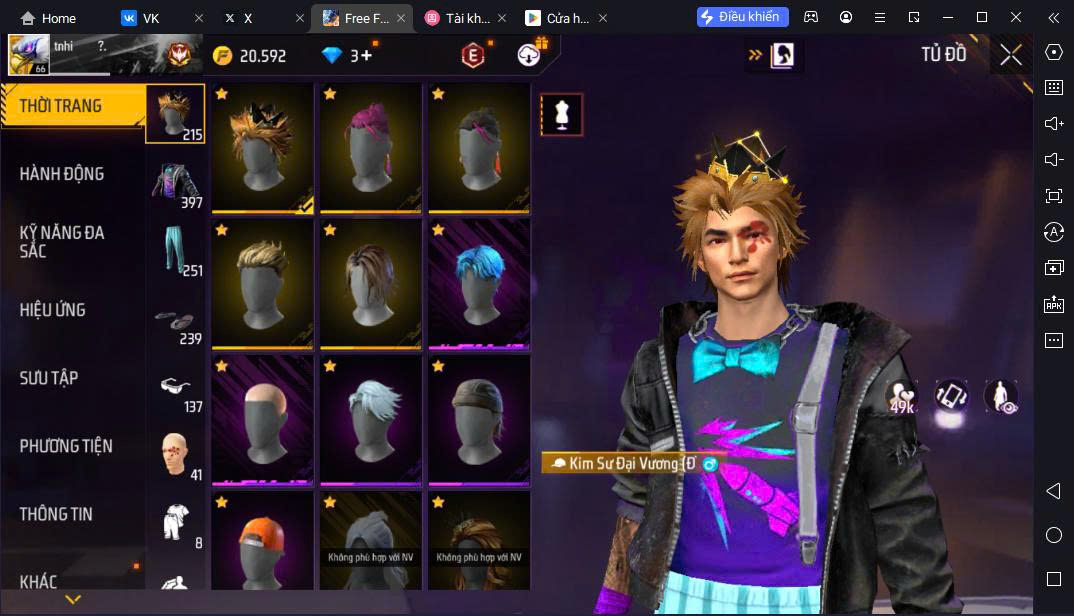Close the wardrobe with the X button
1074x616 pixels.
(1011, 55)
